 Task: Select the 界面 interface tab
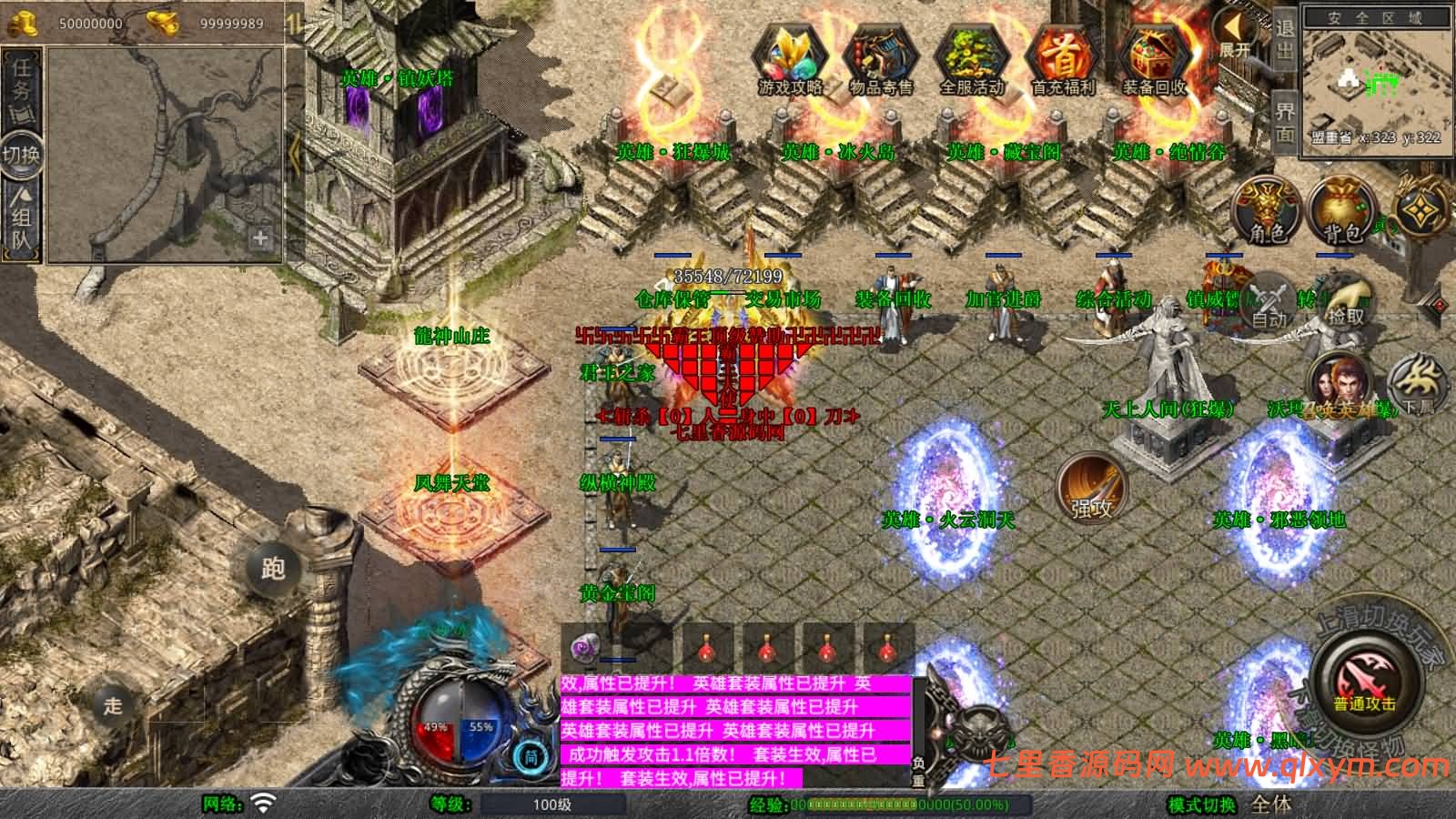[1284, 122]
